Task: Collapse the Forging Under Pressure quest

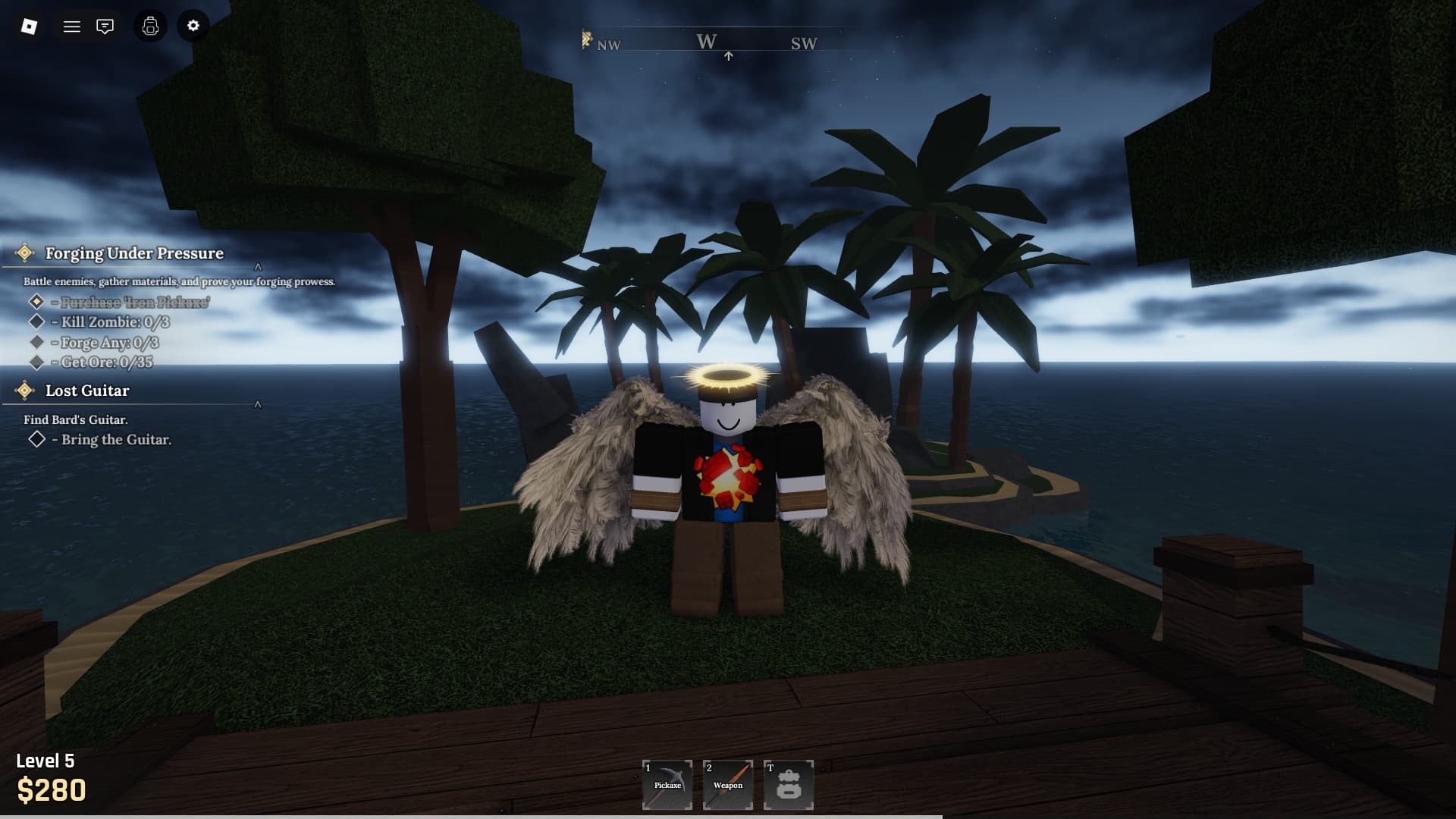Action: point(258,267)
